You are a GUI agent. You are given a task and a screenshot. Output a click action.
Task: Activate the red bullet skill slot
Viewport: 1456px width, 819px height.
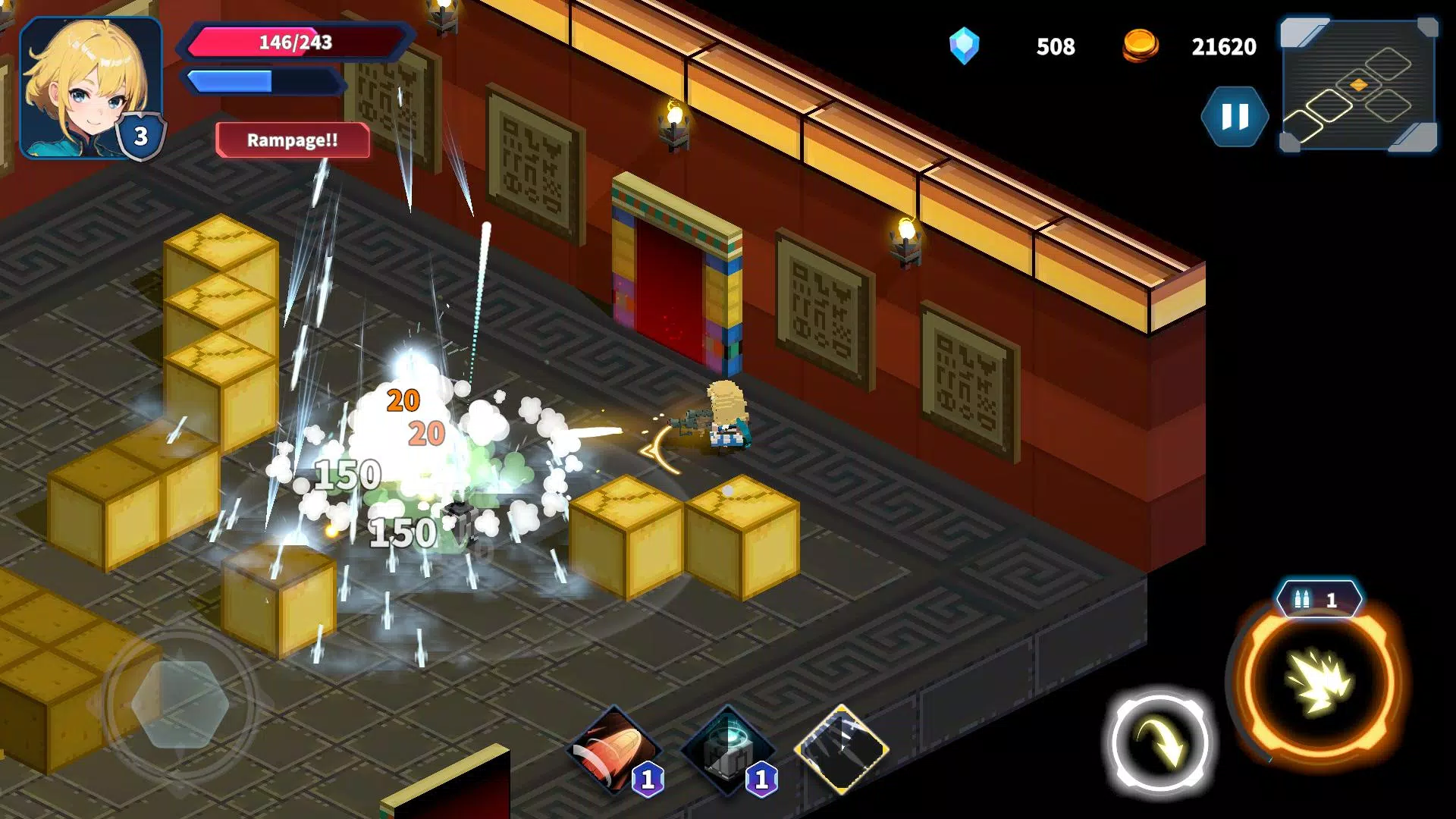[x=614, y=750]
